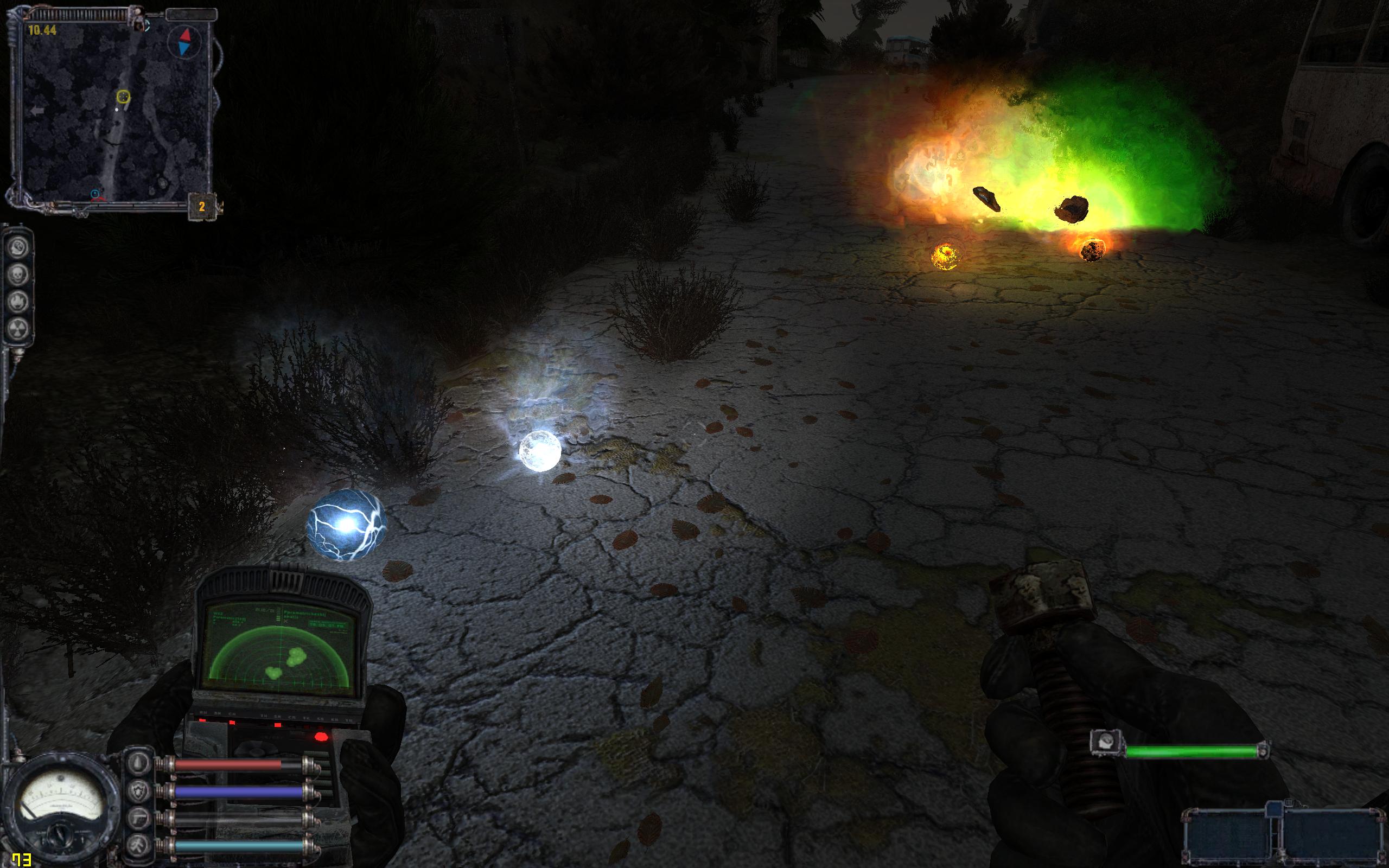Click the radiation trefoil hazard indicator
Image resolution: width=1389 pixels, height=868 pixels.
coord(18,328)
